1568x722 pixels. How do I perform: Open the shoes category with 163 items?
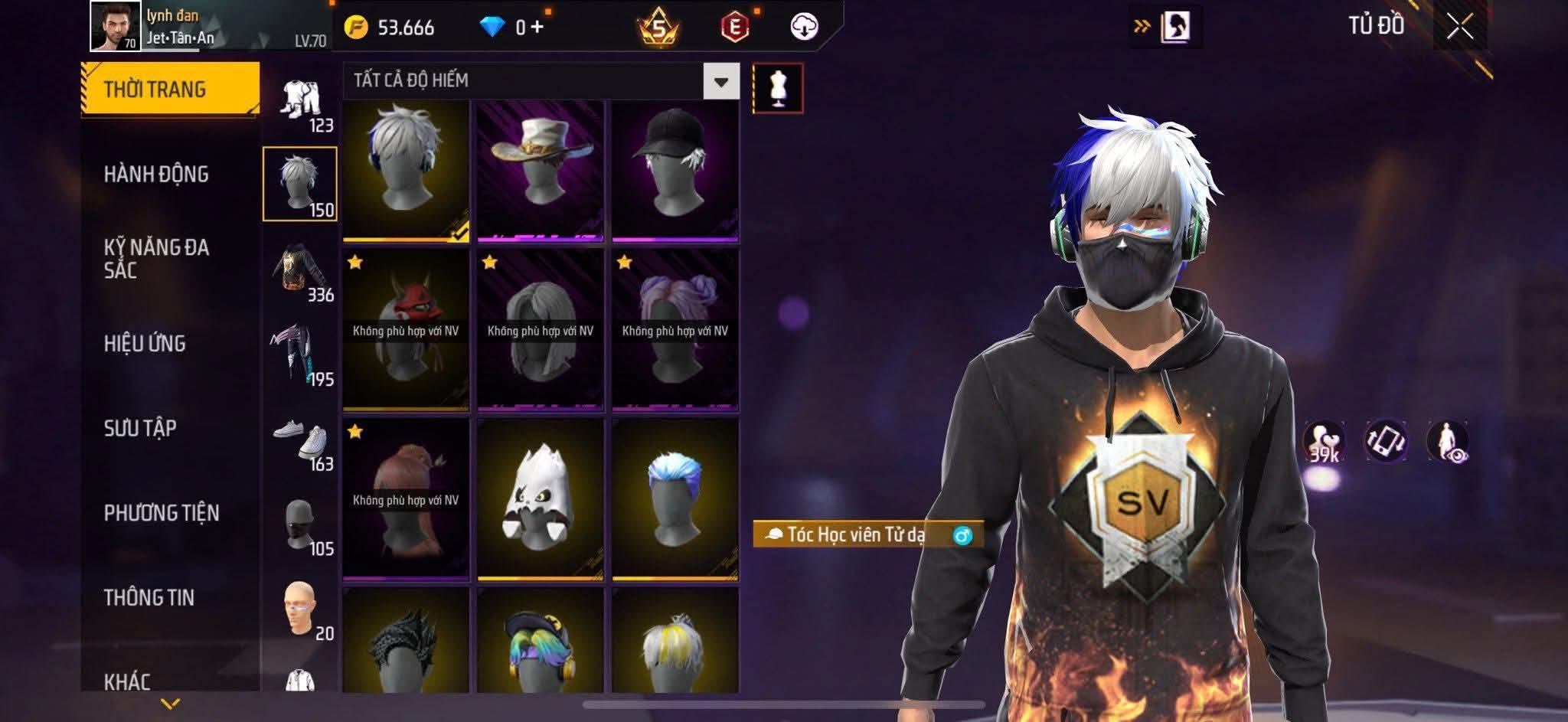301,444
